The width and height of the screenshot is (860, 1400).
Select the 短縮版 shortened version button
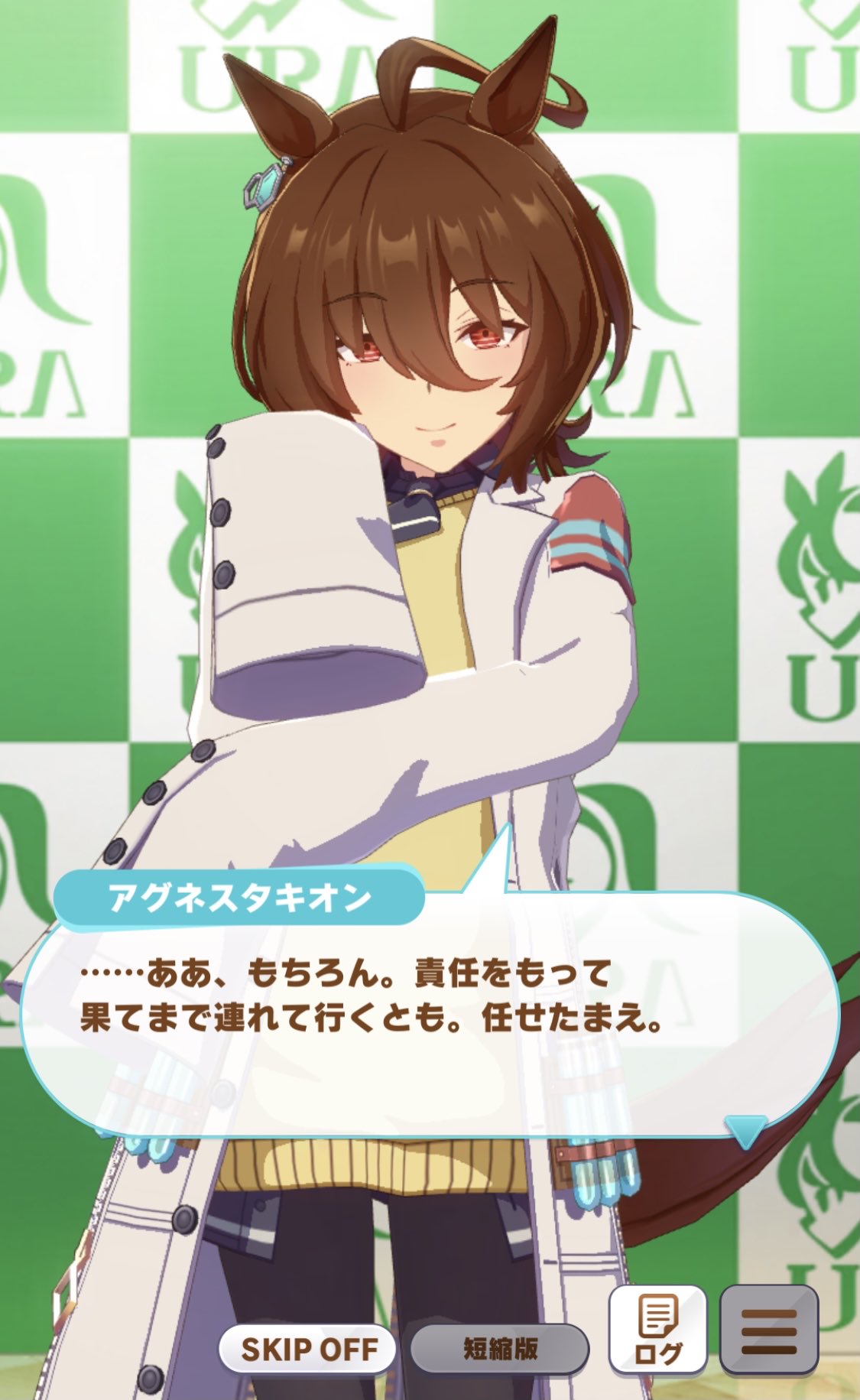point(500,1349)
